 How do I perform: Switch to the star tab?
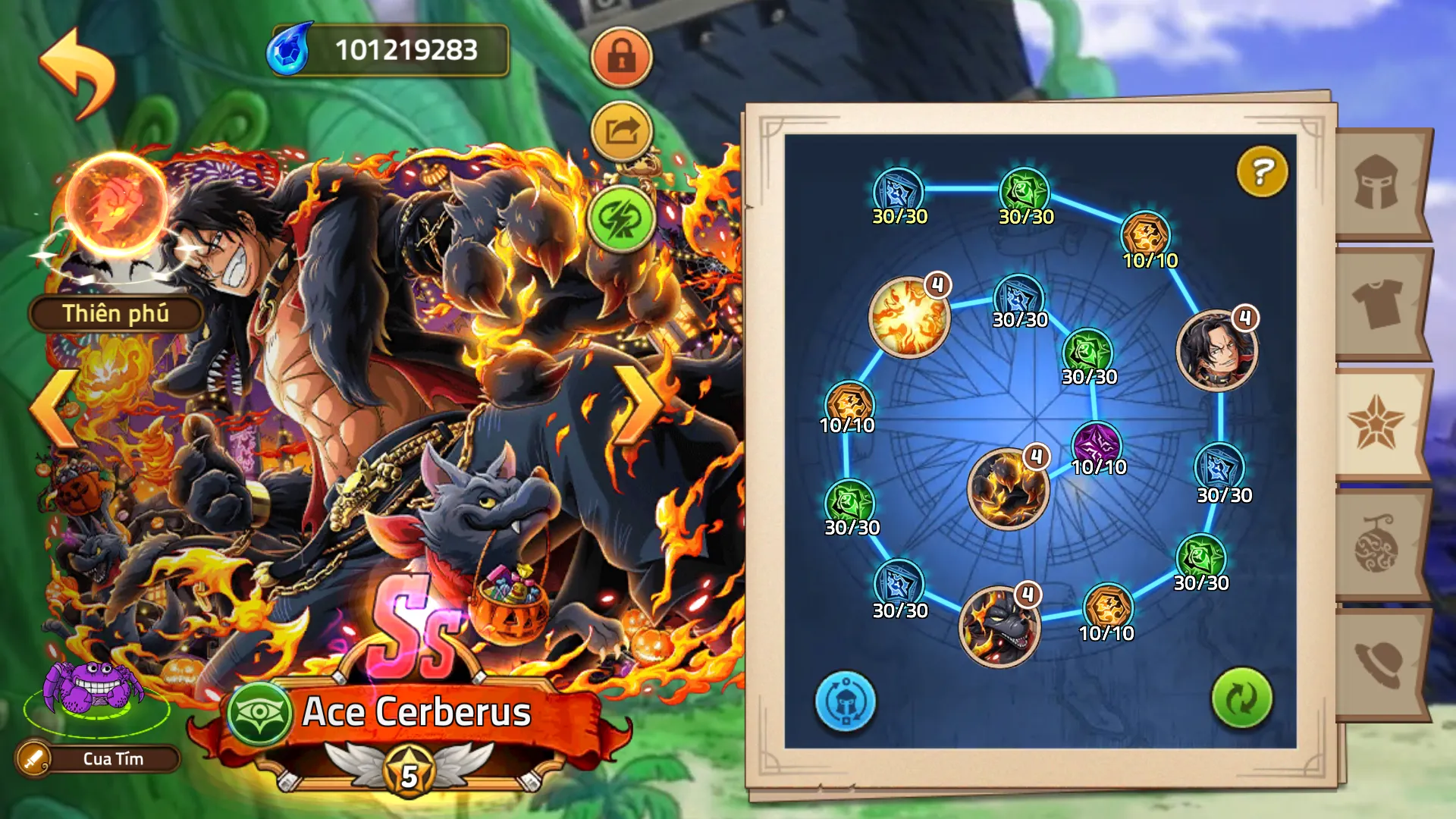tap(1376, 423)
